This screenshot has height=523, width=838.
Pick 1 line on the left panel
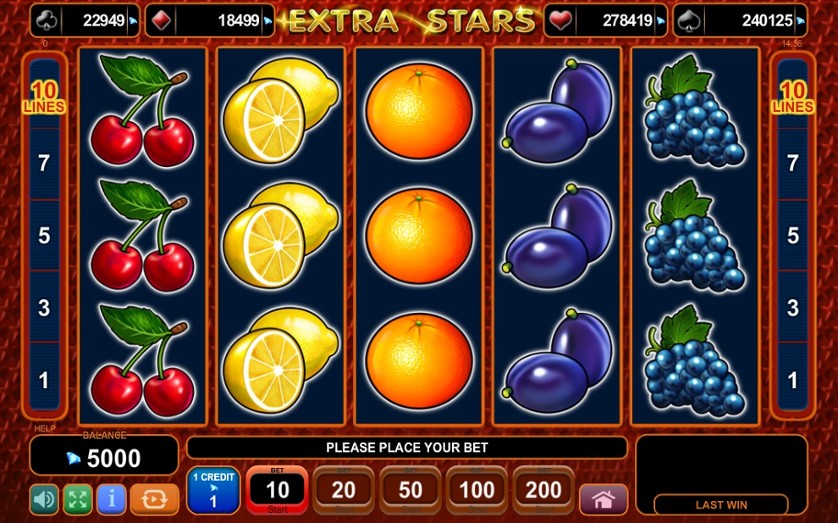coord(44,380)
